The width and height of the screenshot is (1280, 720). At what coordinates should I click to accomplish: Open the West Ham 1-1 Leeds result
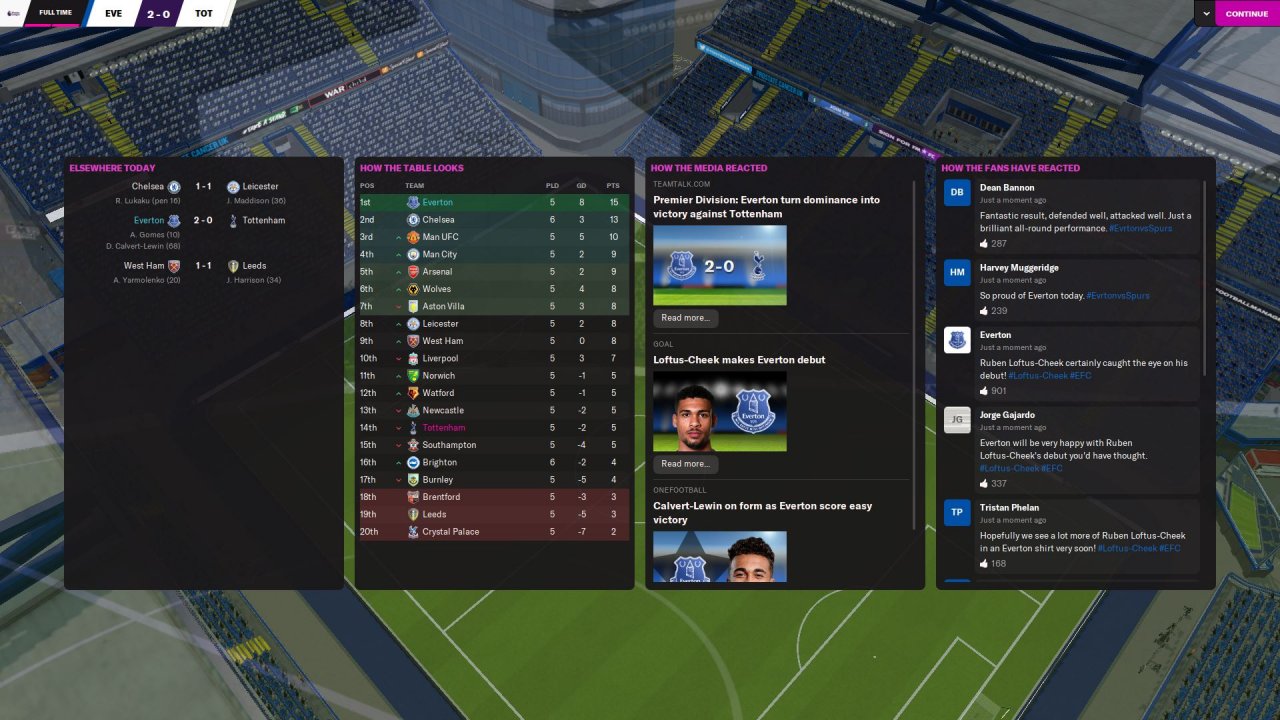(x=203, y=266)
